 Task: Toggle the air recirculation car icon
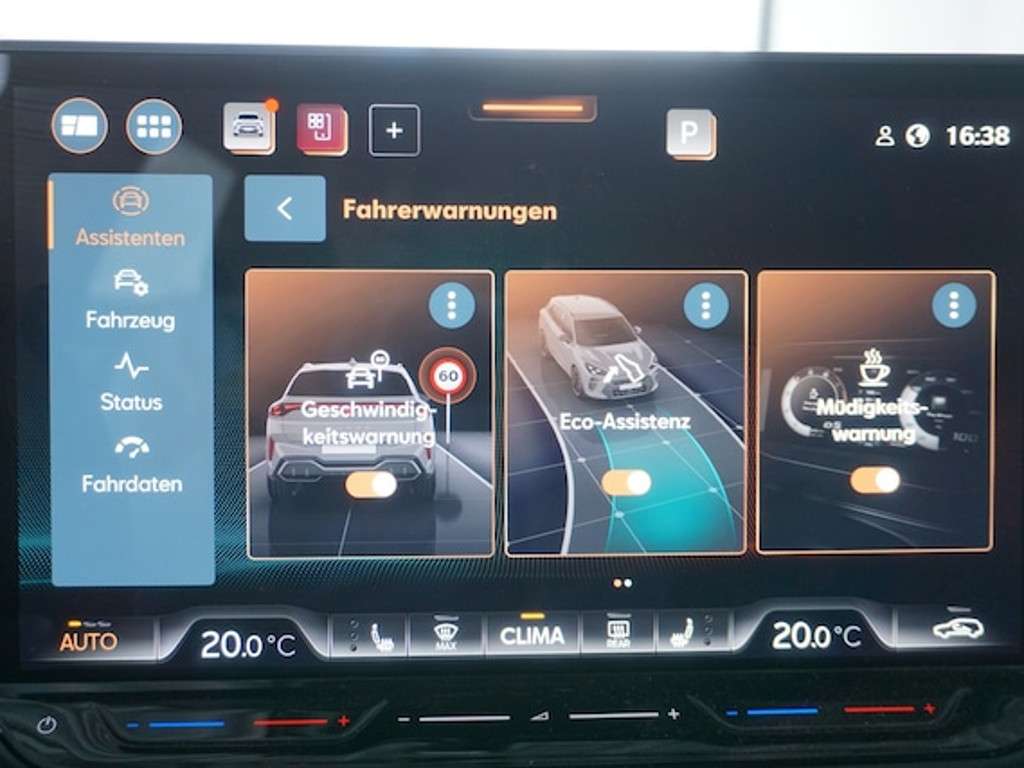click(957, 629)
